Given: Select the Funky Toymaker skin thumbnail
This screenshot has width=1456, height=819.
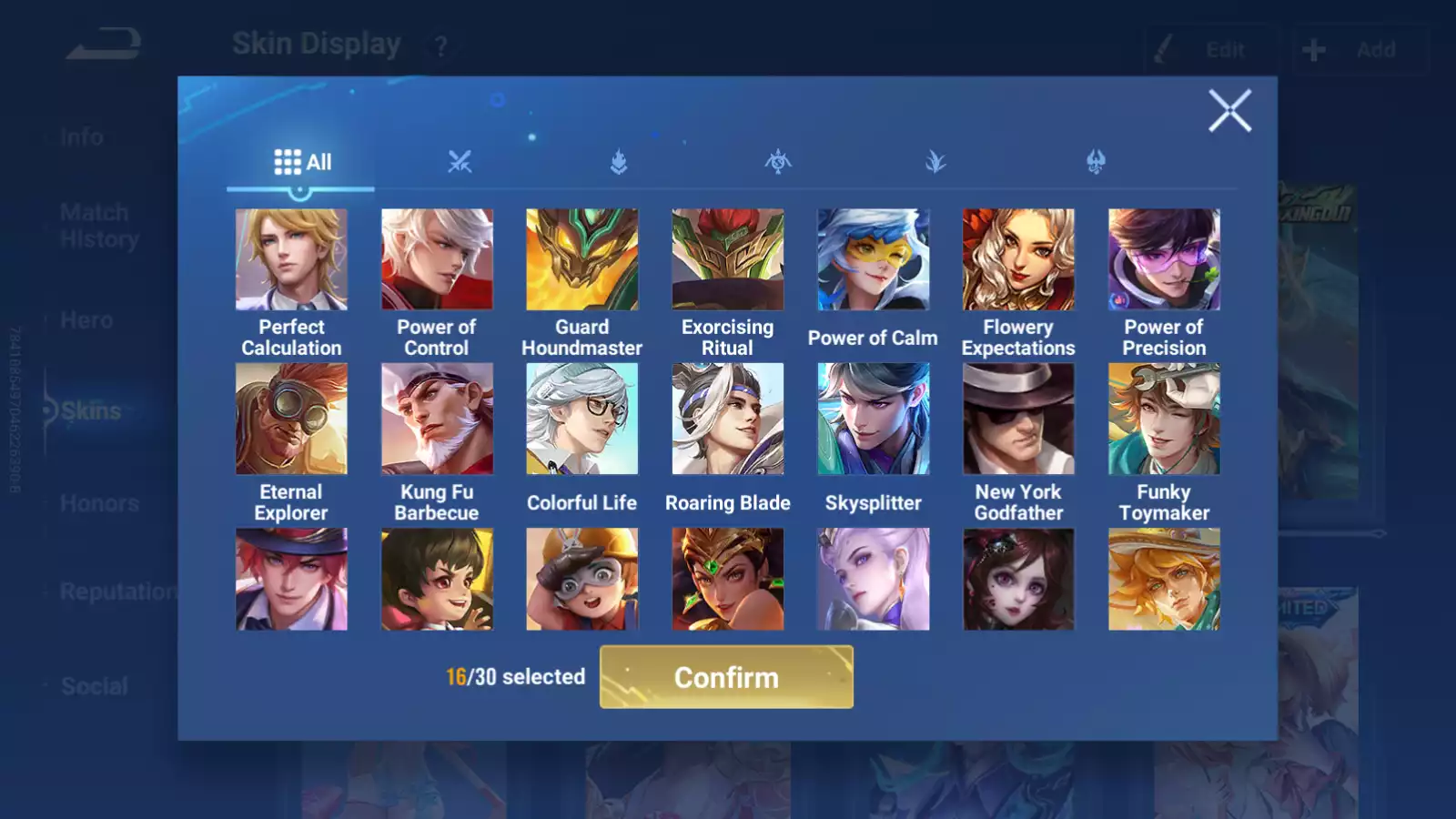Looking at the screenshot, I should [1163, 418].
